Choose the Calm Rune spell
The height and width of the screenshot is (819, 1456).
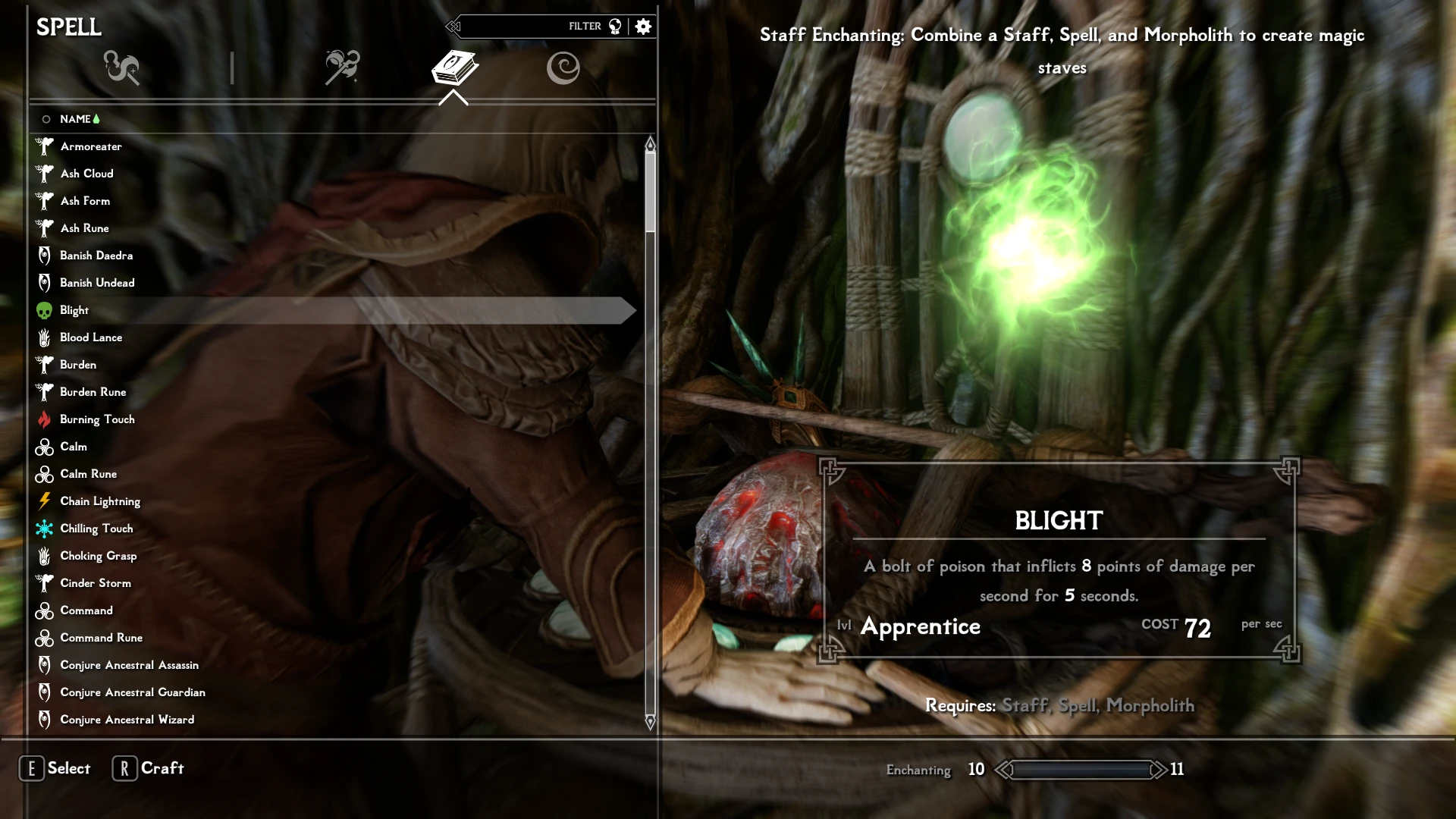coord(88,474)
